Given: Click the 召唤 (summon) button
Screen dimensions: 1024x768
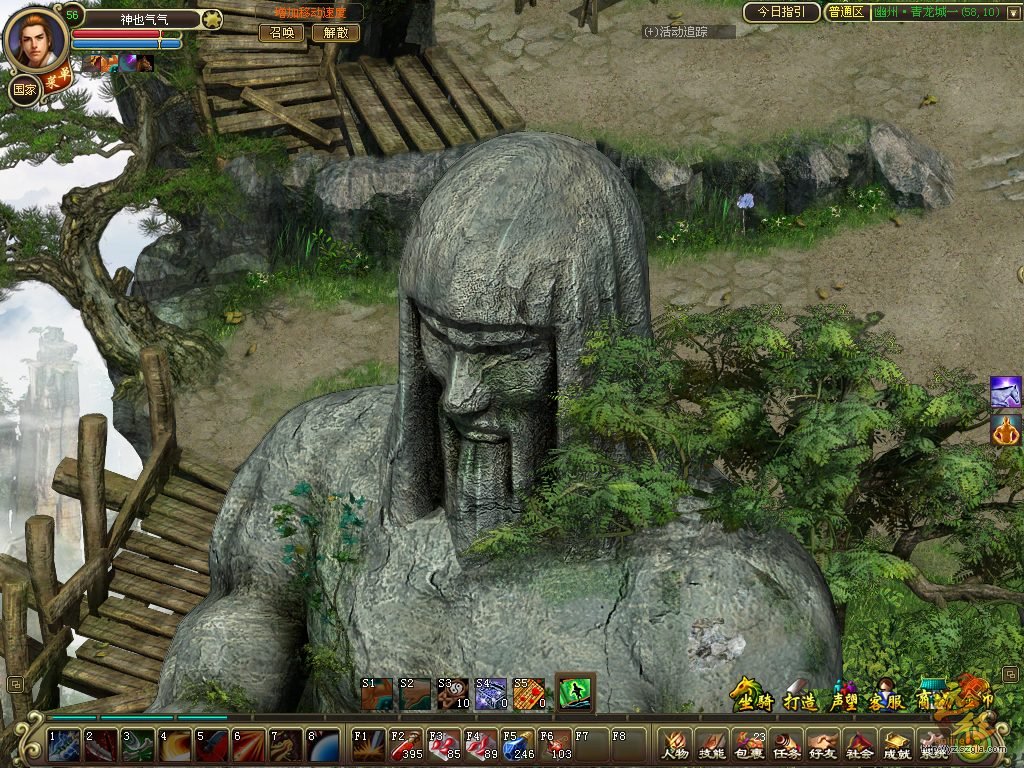Looking at the screenshot, I should pos(282,32).
